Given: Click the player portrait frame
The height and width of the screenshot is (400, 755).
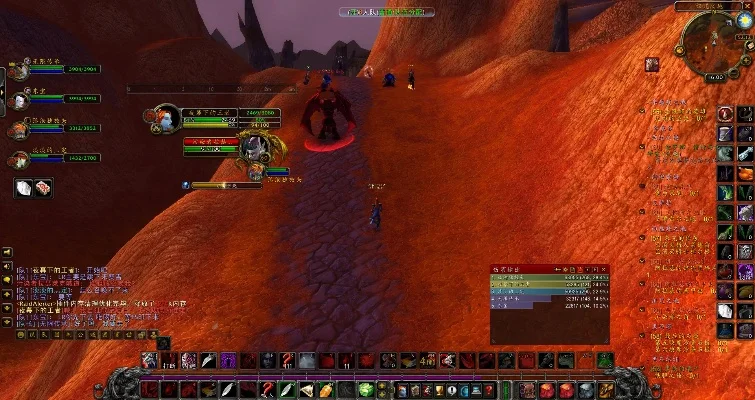Looking at the screenshot, I should [x=167, y=118].
